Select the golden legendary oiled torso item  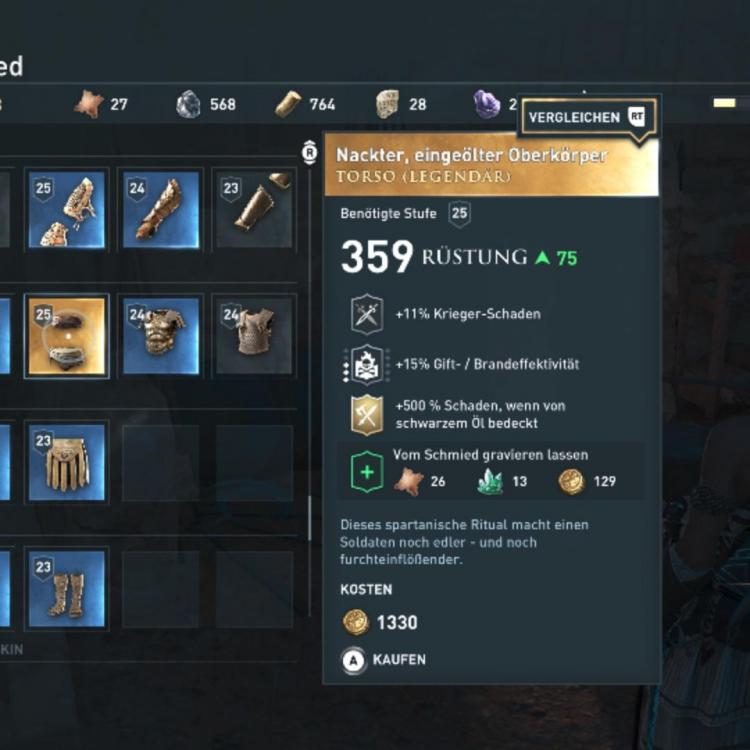(x=67, y=335)
